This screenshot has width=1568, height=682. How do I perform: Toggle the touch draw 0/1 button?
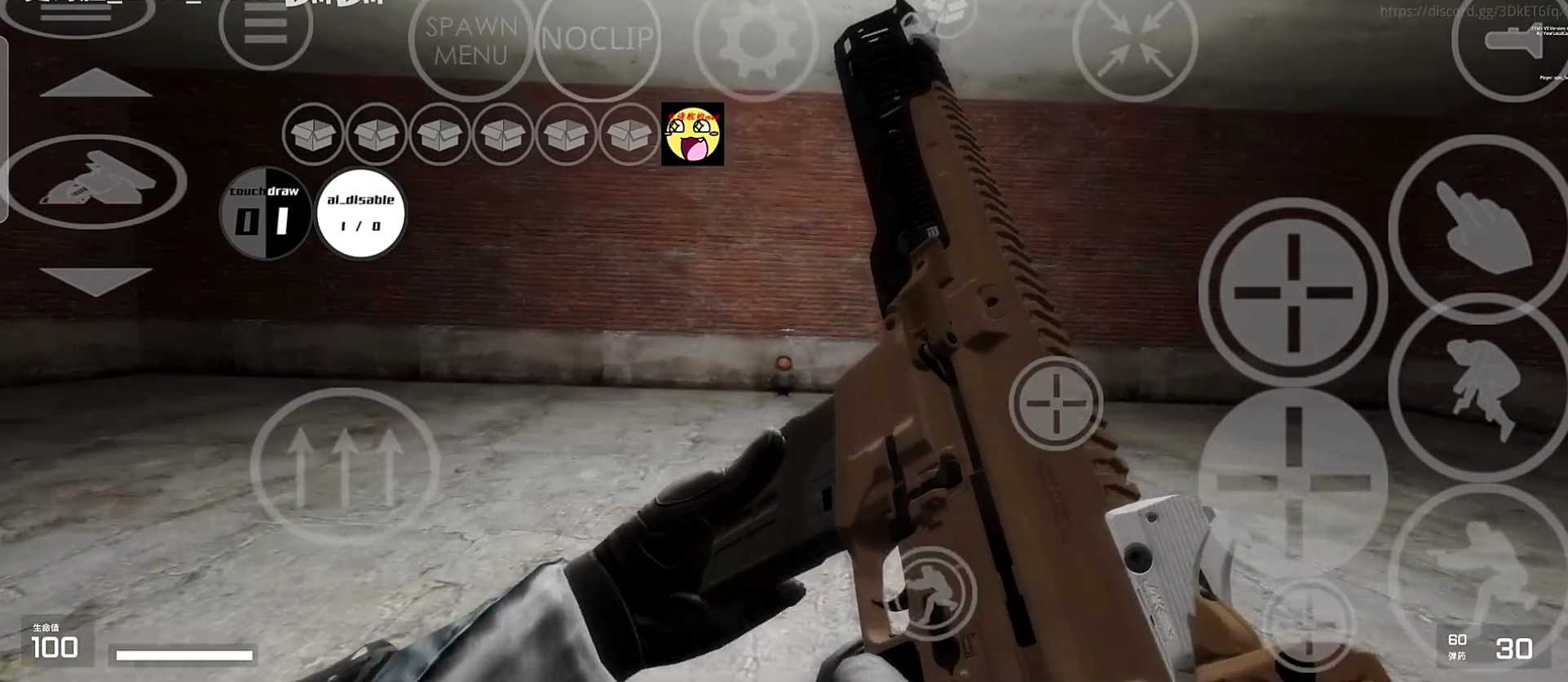click(x=265, y=214)
